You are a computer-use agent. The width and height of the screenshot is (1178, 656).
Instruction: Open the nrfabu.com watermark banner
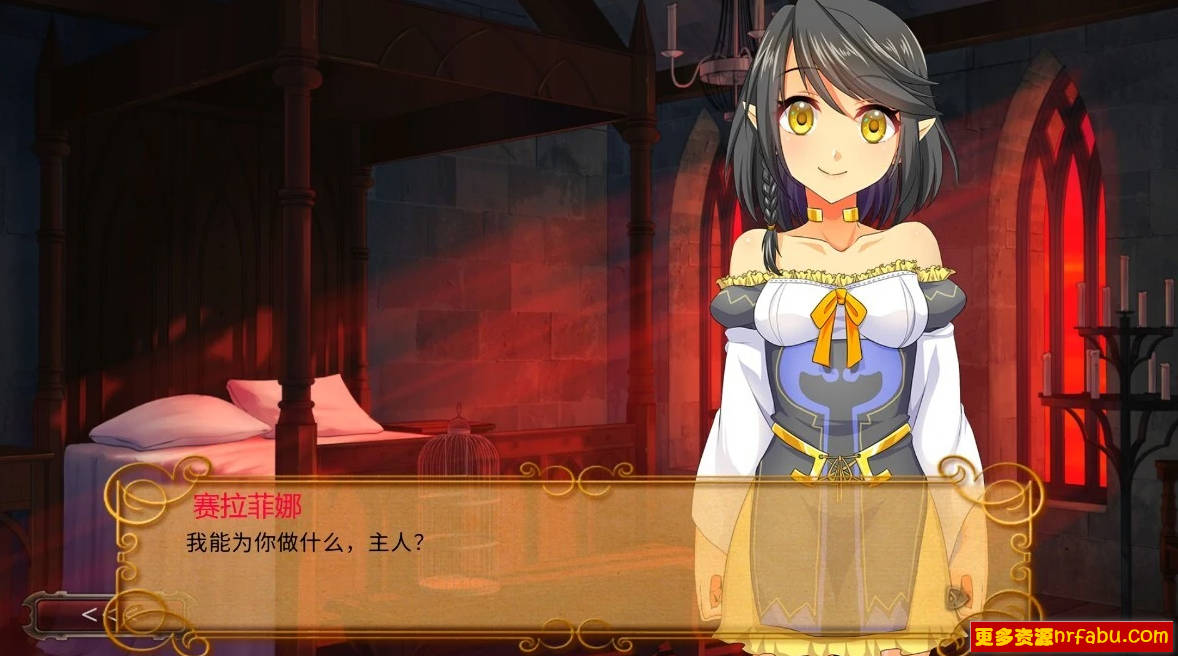coord(1071,636)
